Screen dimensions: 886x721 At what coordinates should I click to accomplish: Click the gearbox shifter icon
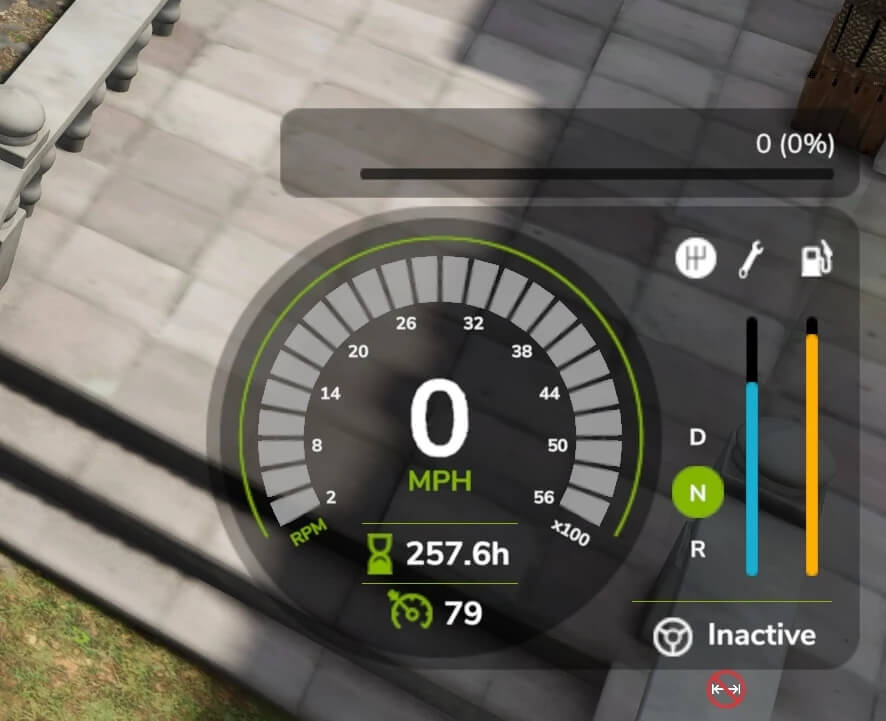click(697, 260)
